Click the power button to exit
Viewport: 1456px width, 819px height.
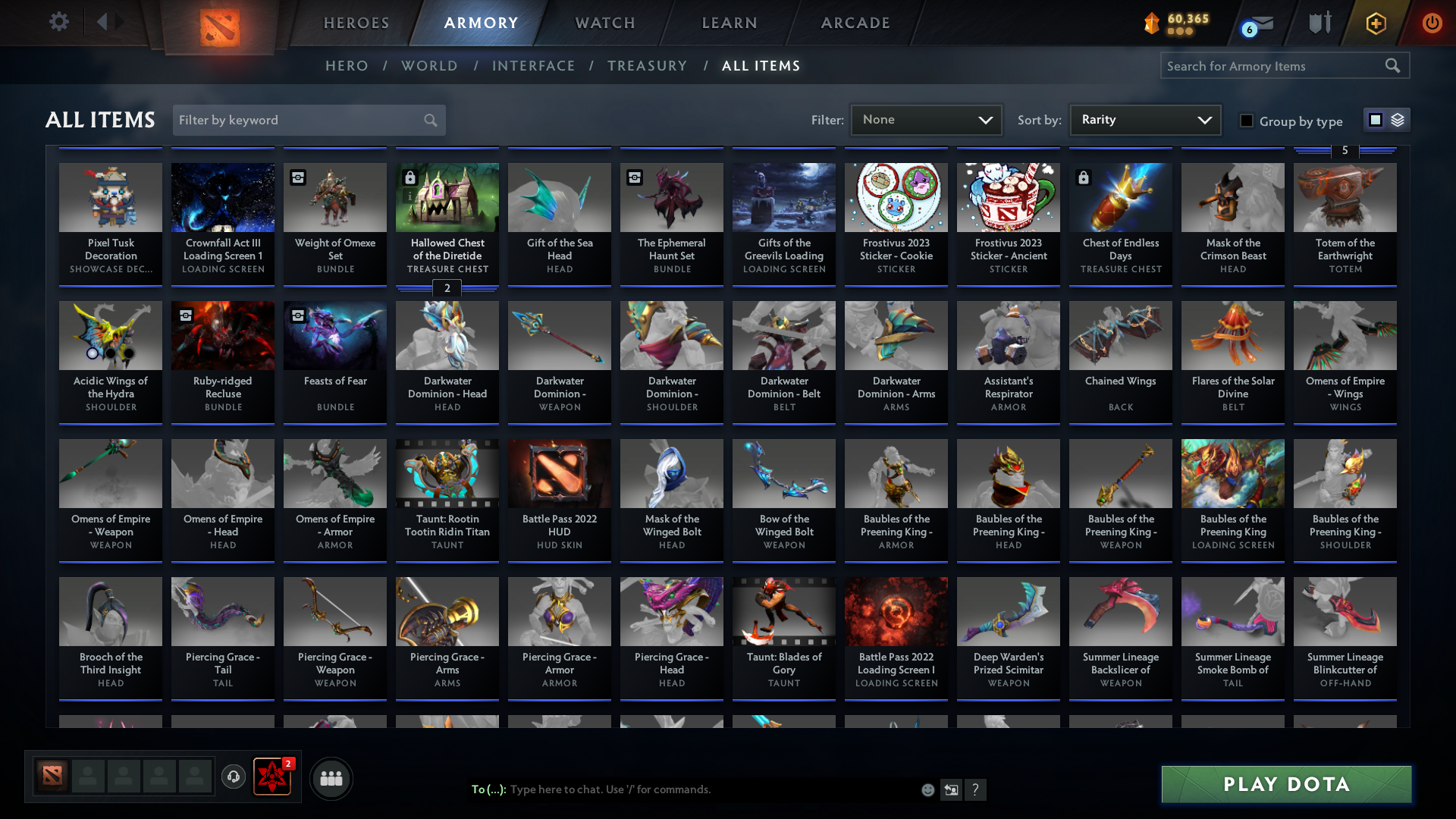coord(1432,24)
